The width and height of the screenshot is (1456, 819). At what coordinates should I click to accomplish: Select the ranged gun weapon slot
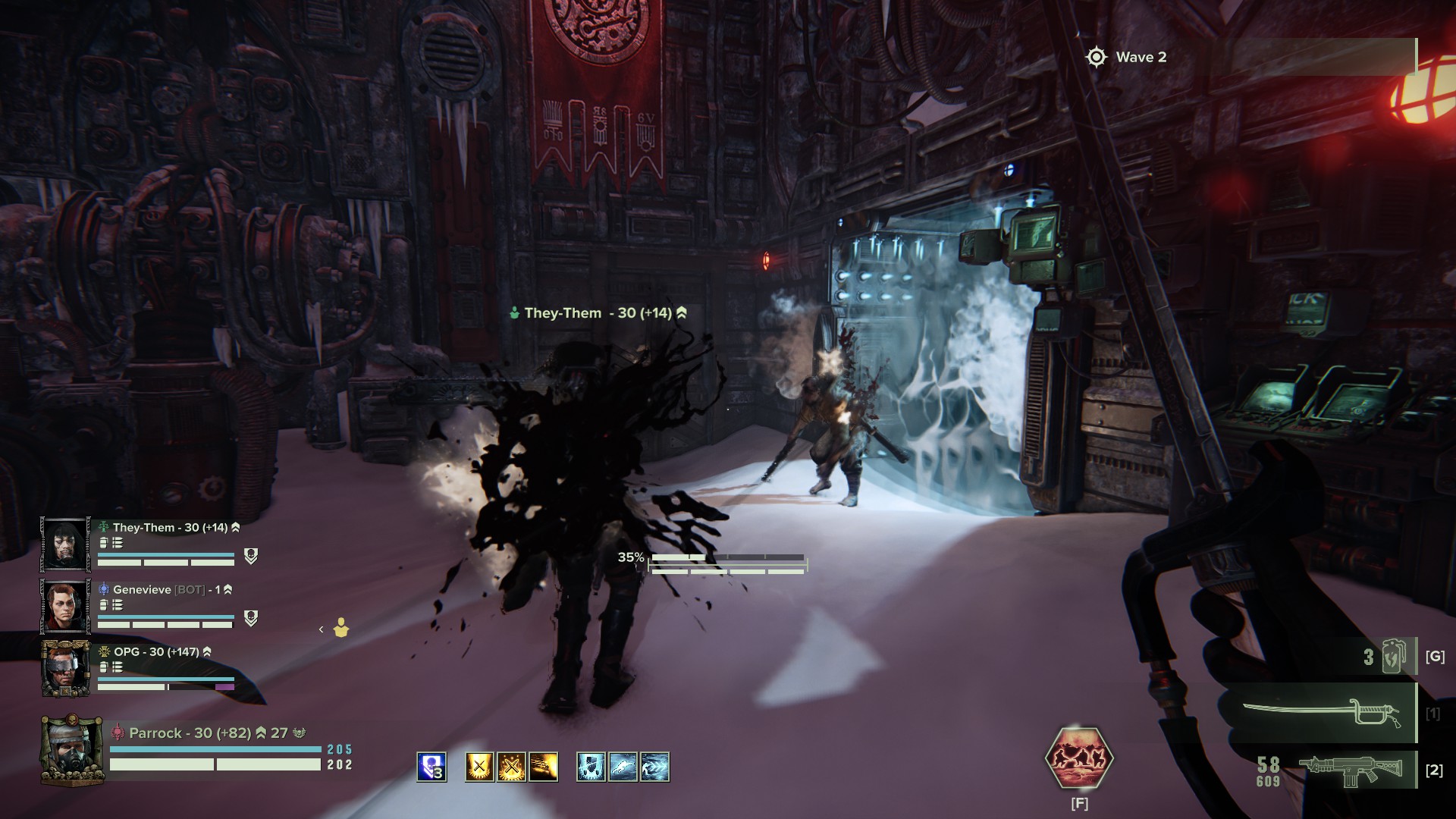click(x=1341, y=770)
